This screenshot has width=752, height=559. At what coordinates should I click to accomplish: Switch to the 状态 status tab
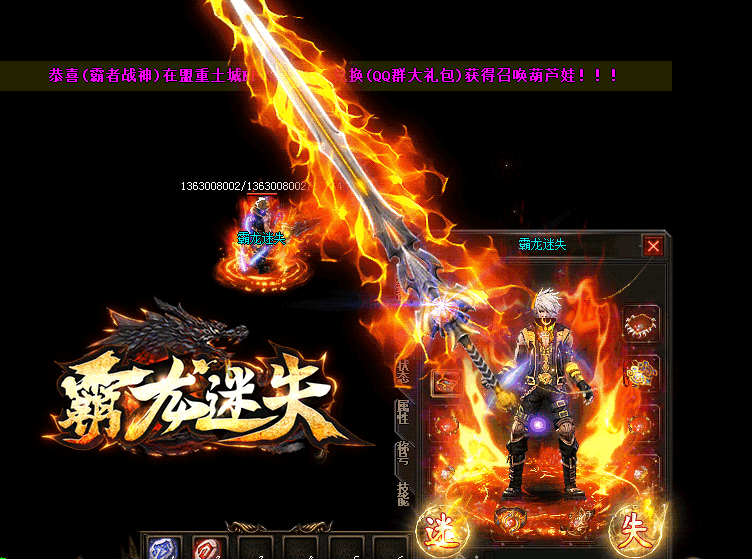pyautogui.click(x=404, y=371)
